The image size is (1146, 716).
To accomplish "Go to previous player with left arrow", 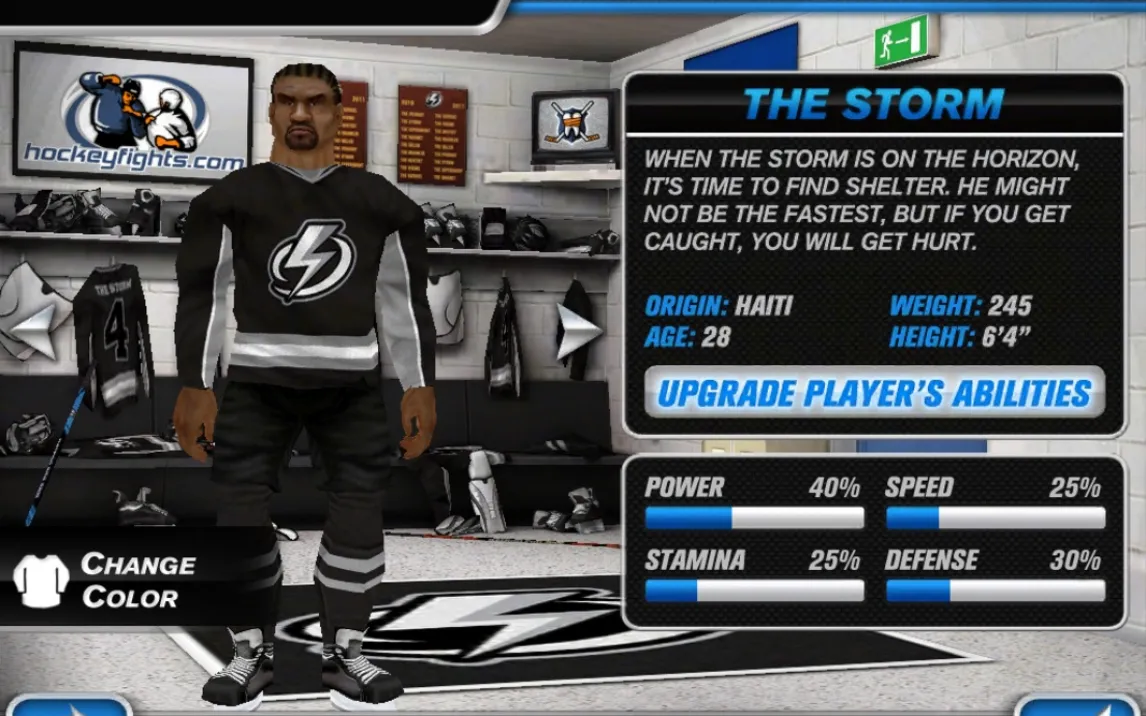I will (37, 329).
